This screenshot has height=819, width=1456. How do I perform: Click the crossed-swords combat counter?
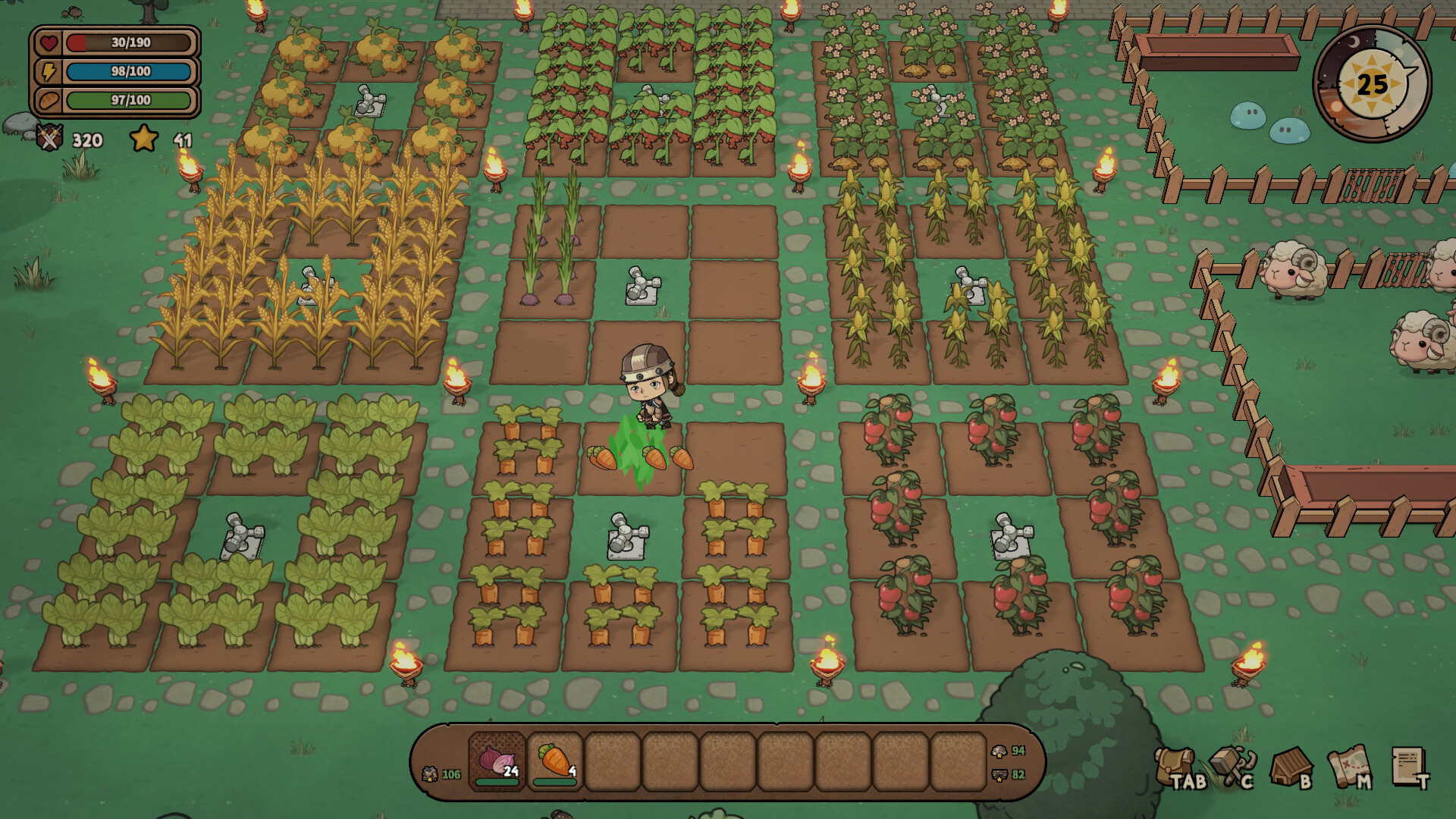[x=47, y=140]
